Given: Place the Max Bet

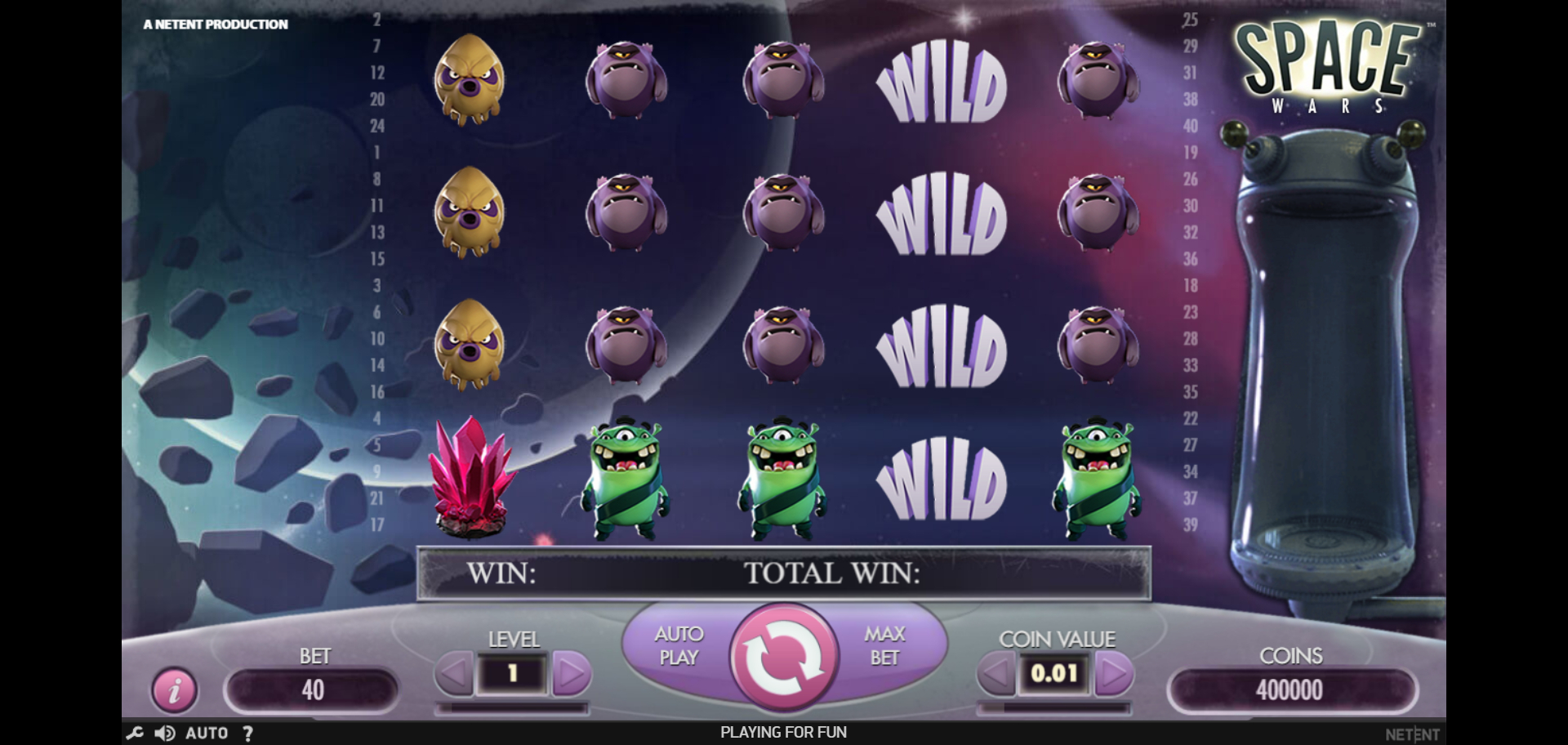Looking at the screenshot, I should pos(884,645).
